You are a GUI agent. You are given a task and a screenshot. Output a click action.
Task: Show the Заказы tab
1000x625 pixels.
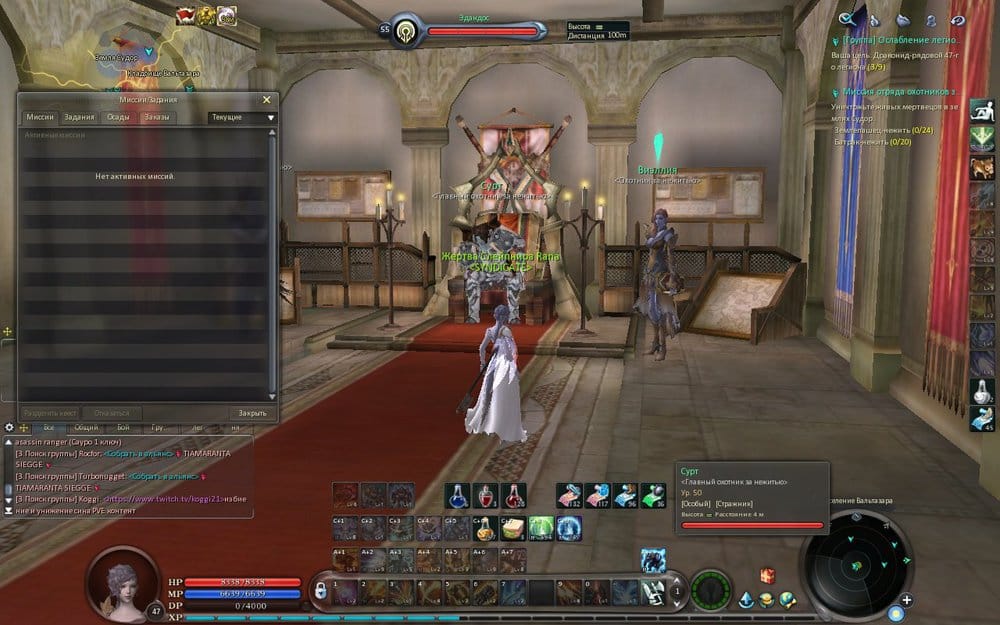[x=156, y=117]
